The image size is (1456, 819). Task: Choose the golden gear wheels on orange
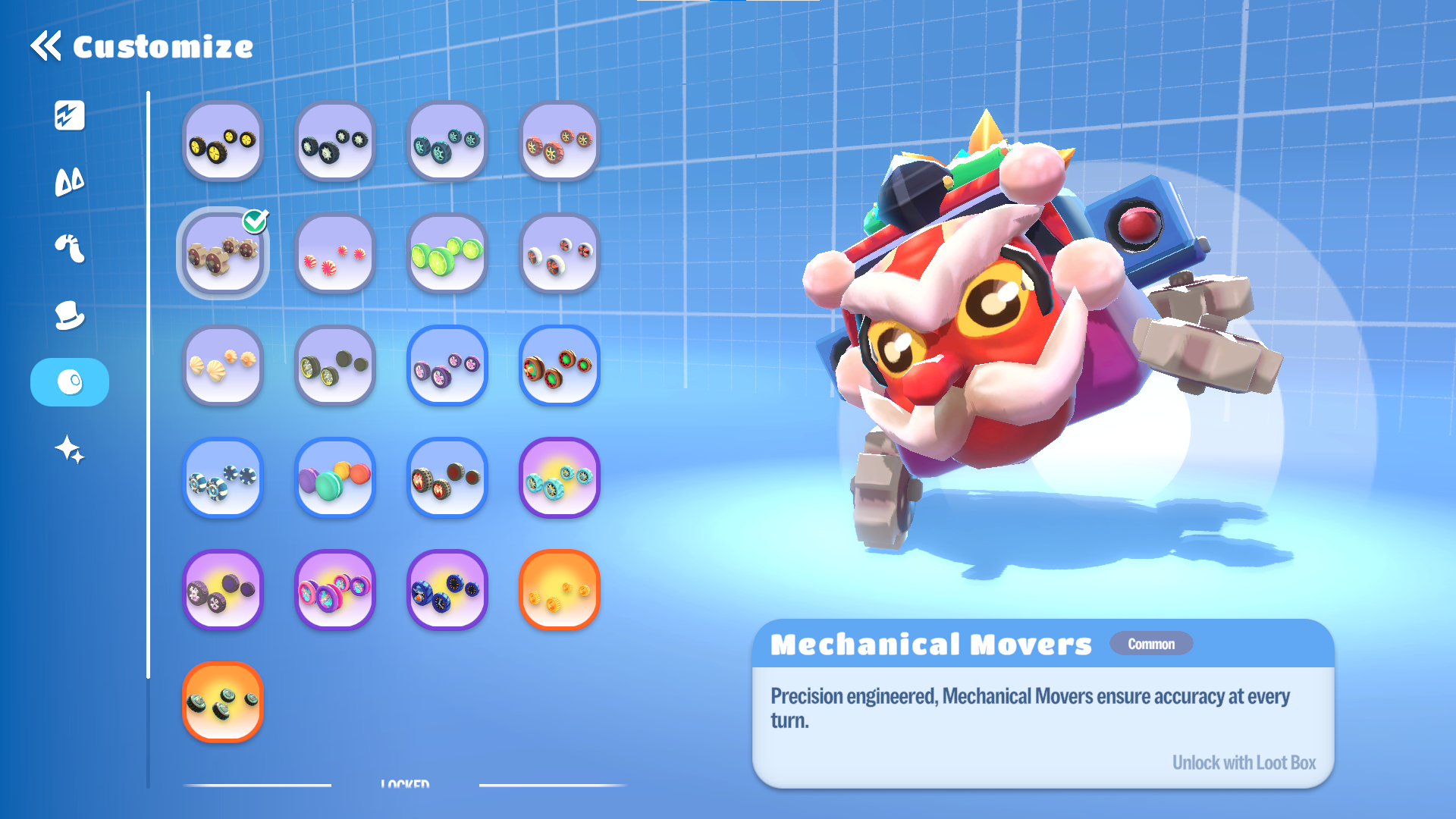[560, 591]
